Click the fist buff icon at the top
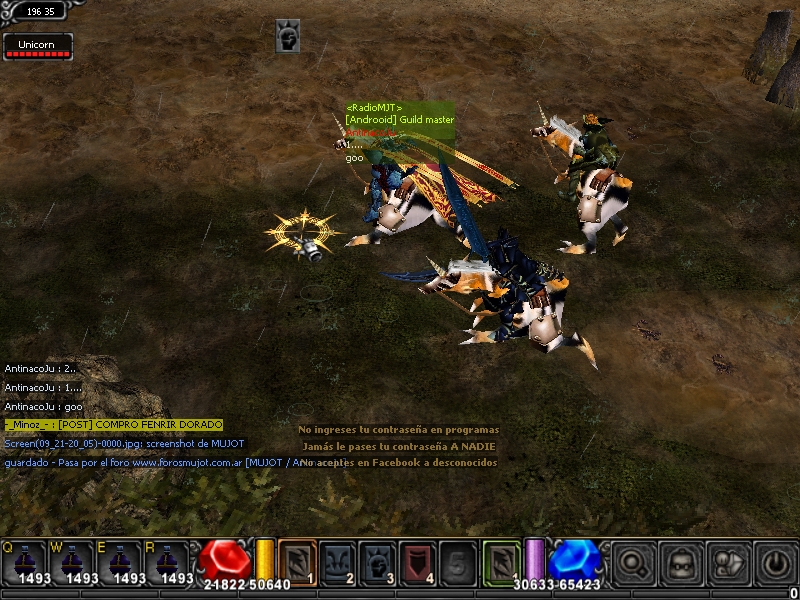Image resolution: width=800 pixels, height=600 pixels. 288,36
